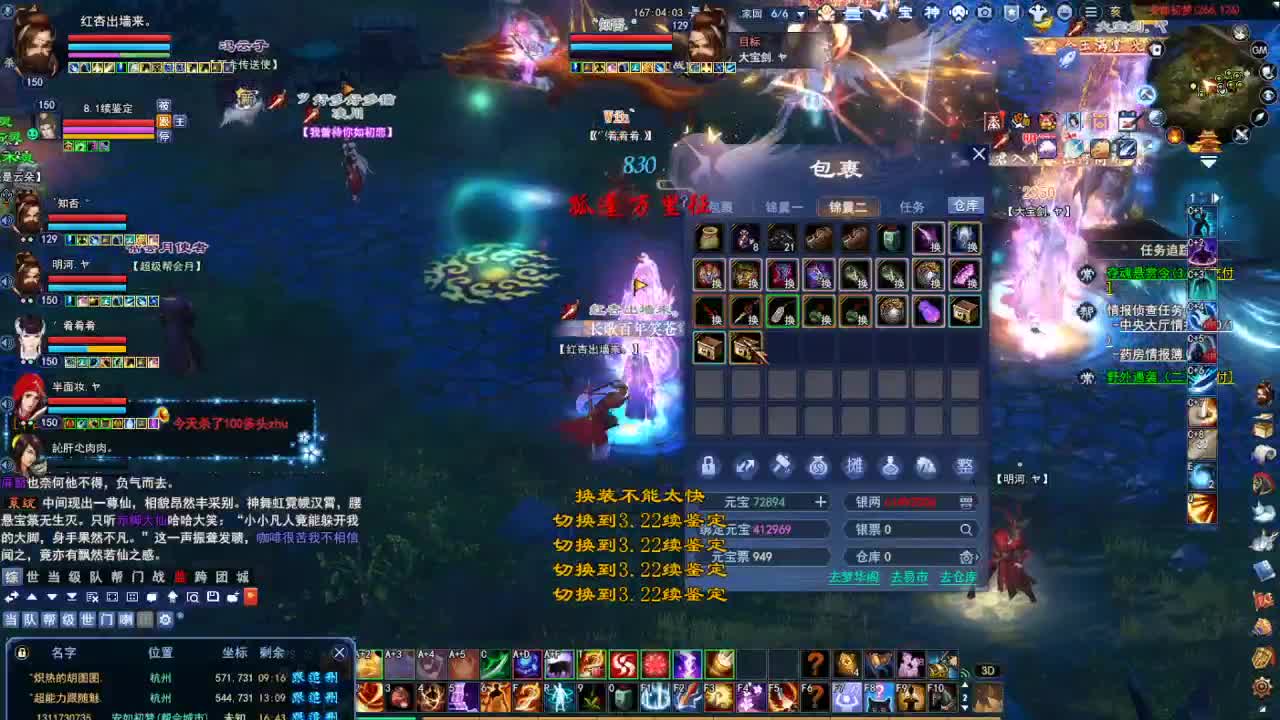Switch to the 任务 tab in bag window

tap(912, 206)
